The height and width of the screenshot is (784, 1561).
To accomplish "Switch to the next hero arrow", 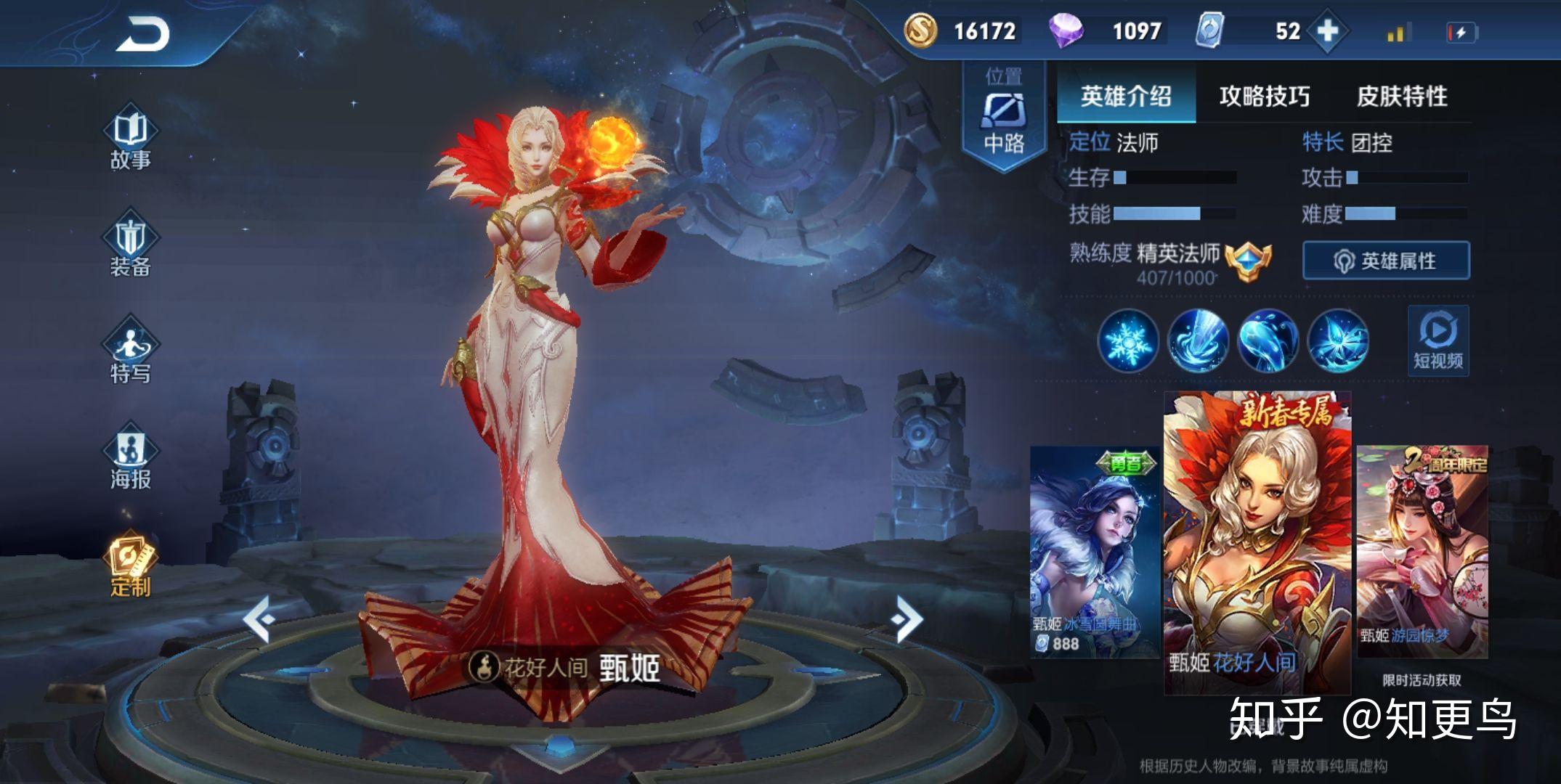I will coord(906,618).
